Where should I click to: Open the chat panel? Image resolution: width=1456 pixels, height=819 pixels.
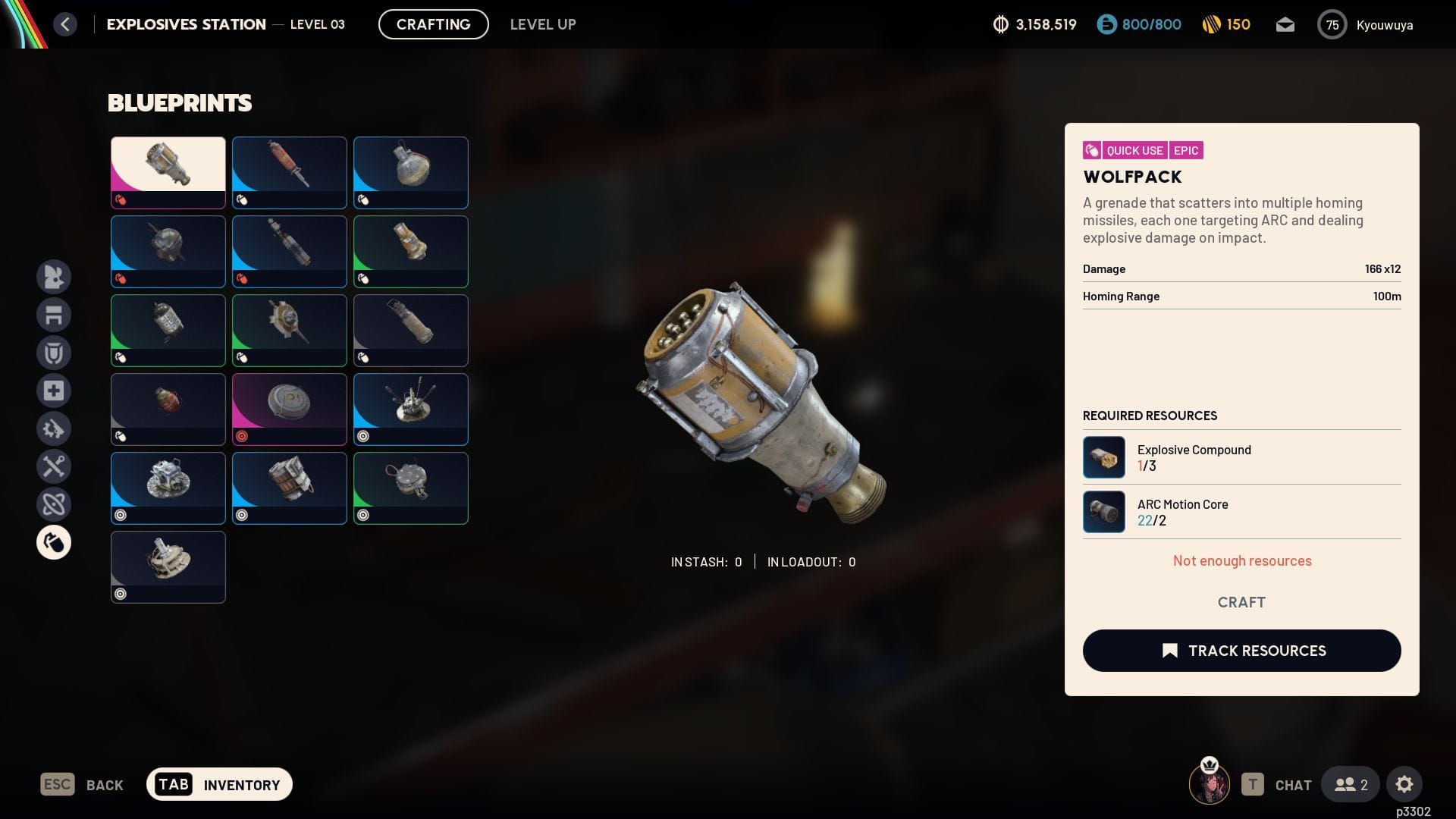tap(1277, 785)
